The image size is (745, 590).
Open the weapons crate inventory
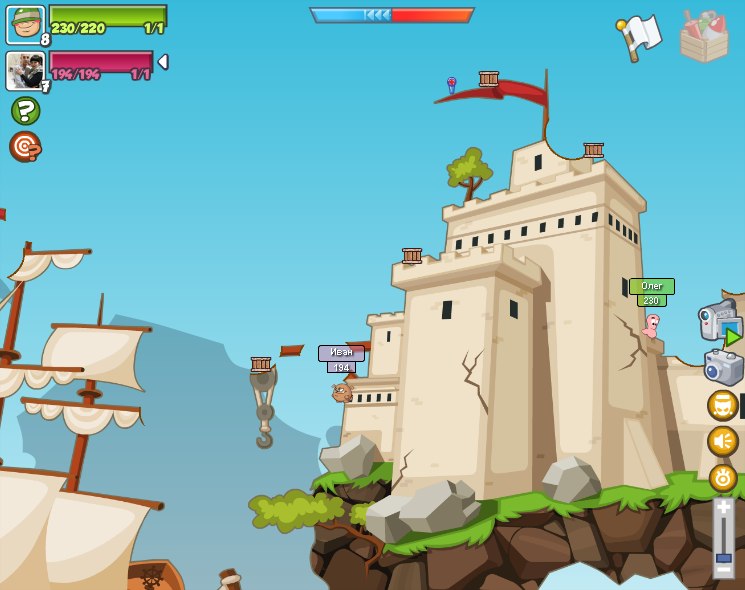tap(703, 36)
